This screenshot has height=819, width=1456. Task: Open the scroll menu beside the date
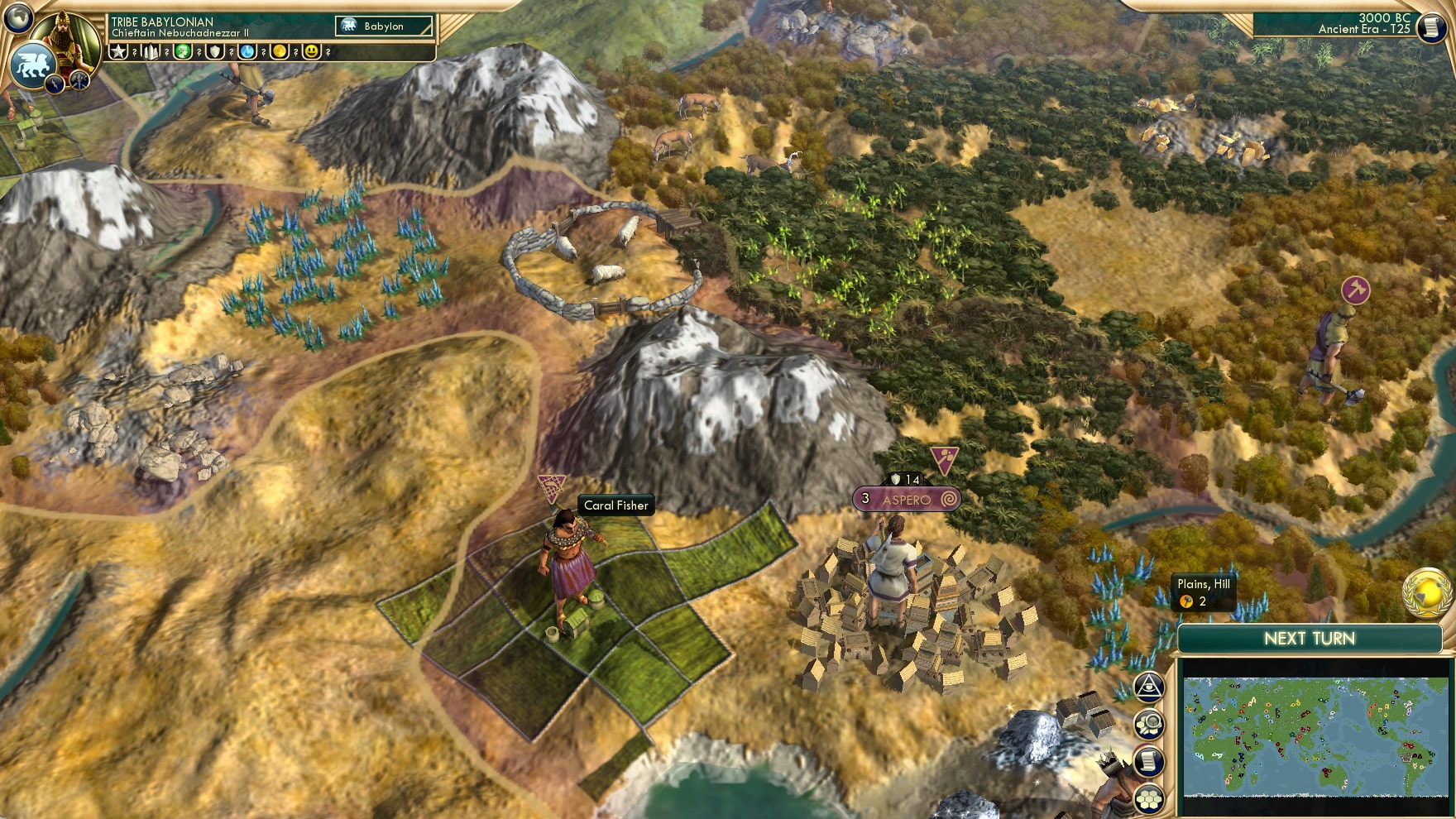tap(1430, 27)
